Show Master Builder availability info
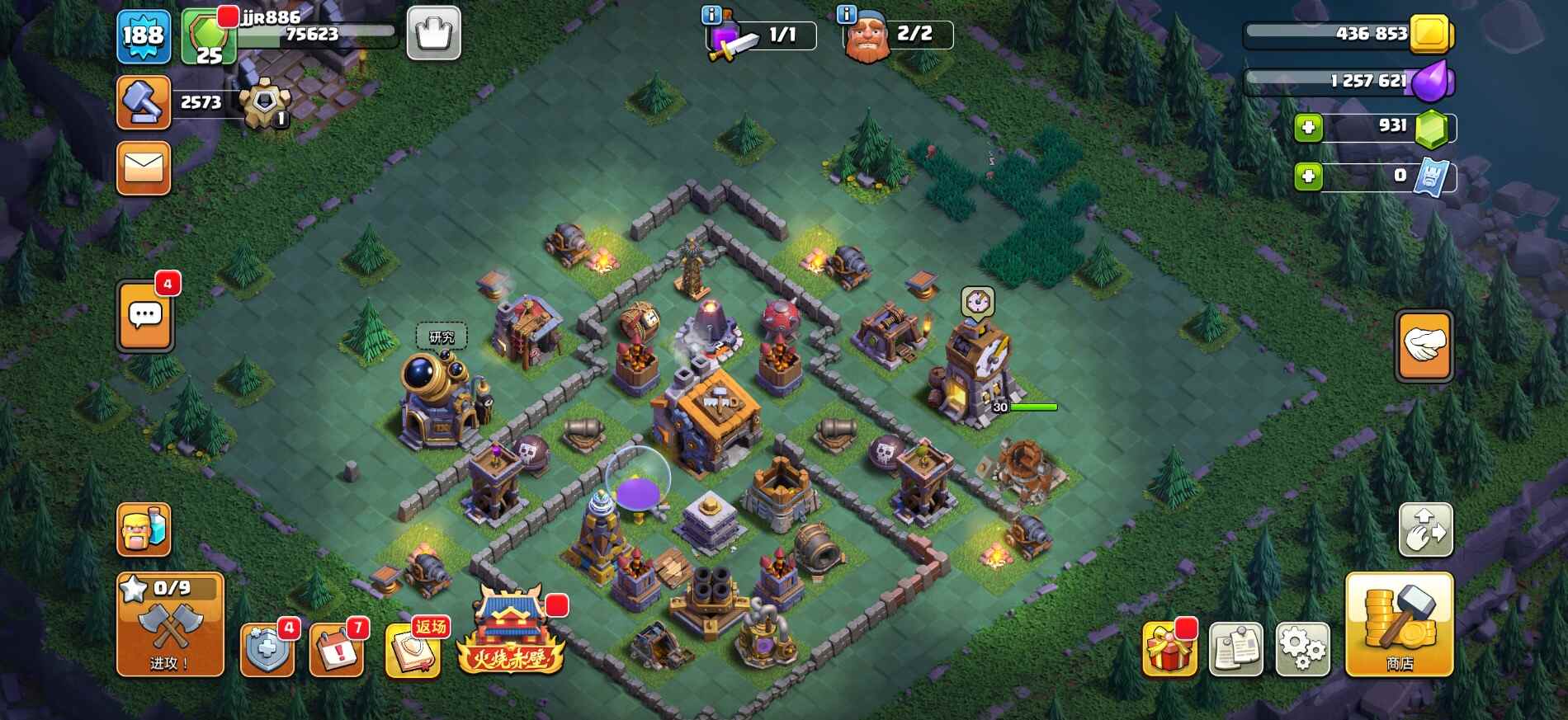Screen dimensions: 1568x720 [x=846, y=14]
